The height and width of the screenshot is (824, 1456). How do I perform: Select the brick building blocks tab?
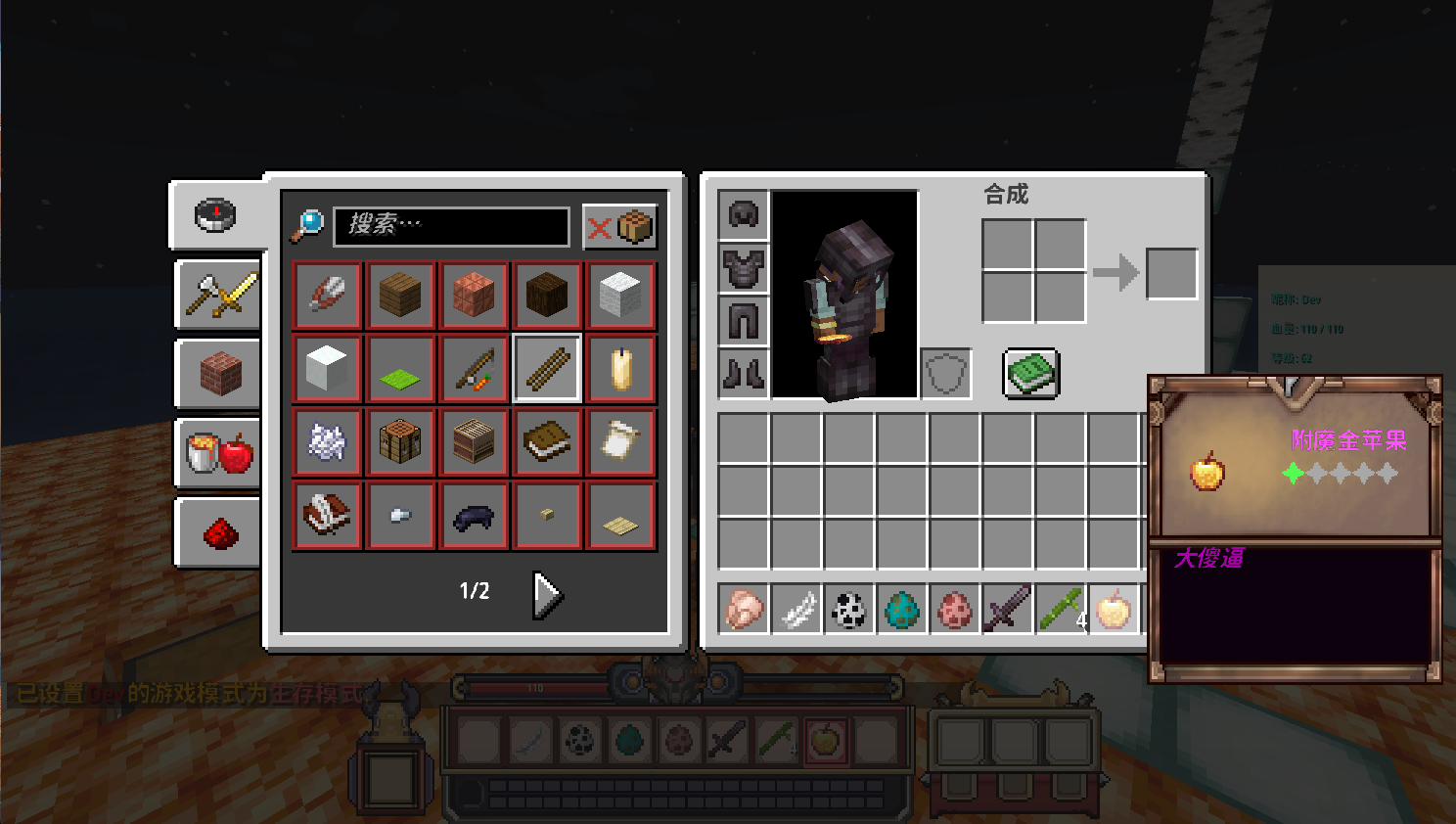coord(219,373)
